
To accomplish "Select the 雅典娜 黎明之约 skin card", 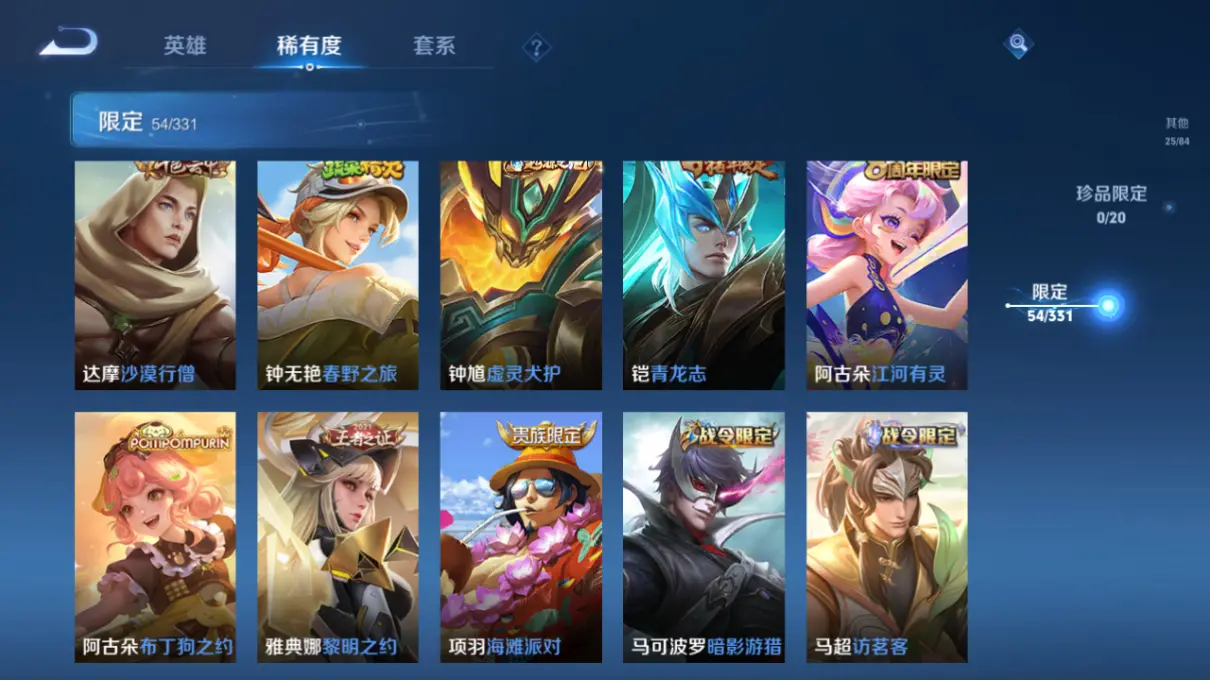I will pos(338,537).
